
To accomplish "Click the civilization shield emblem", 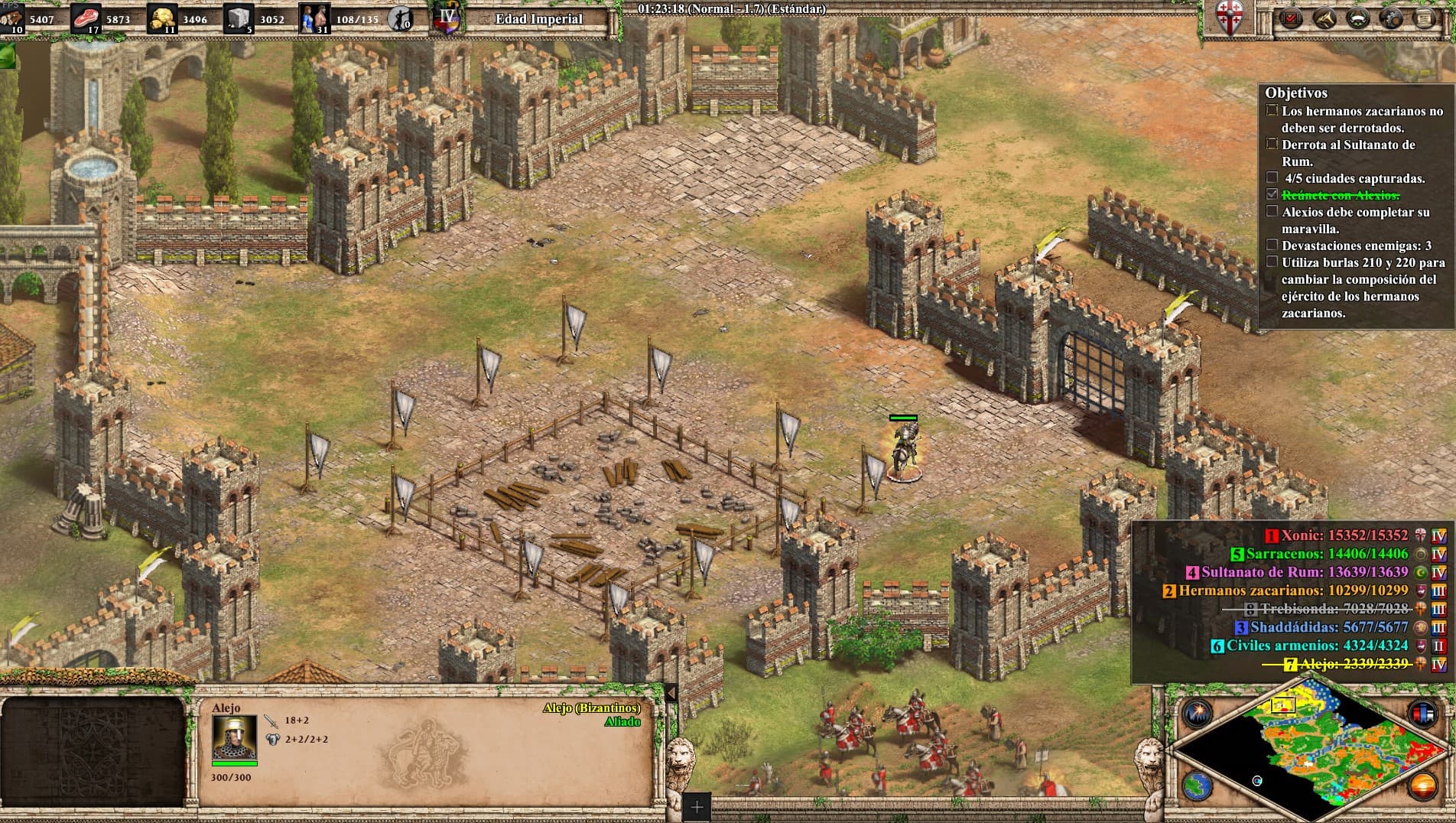I will point(1230,17).
